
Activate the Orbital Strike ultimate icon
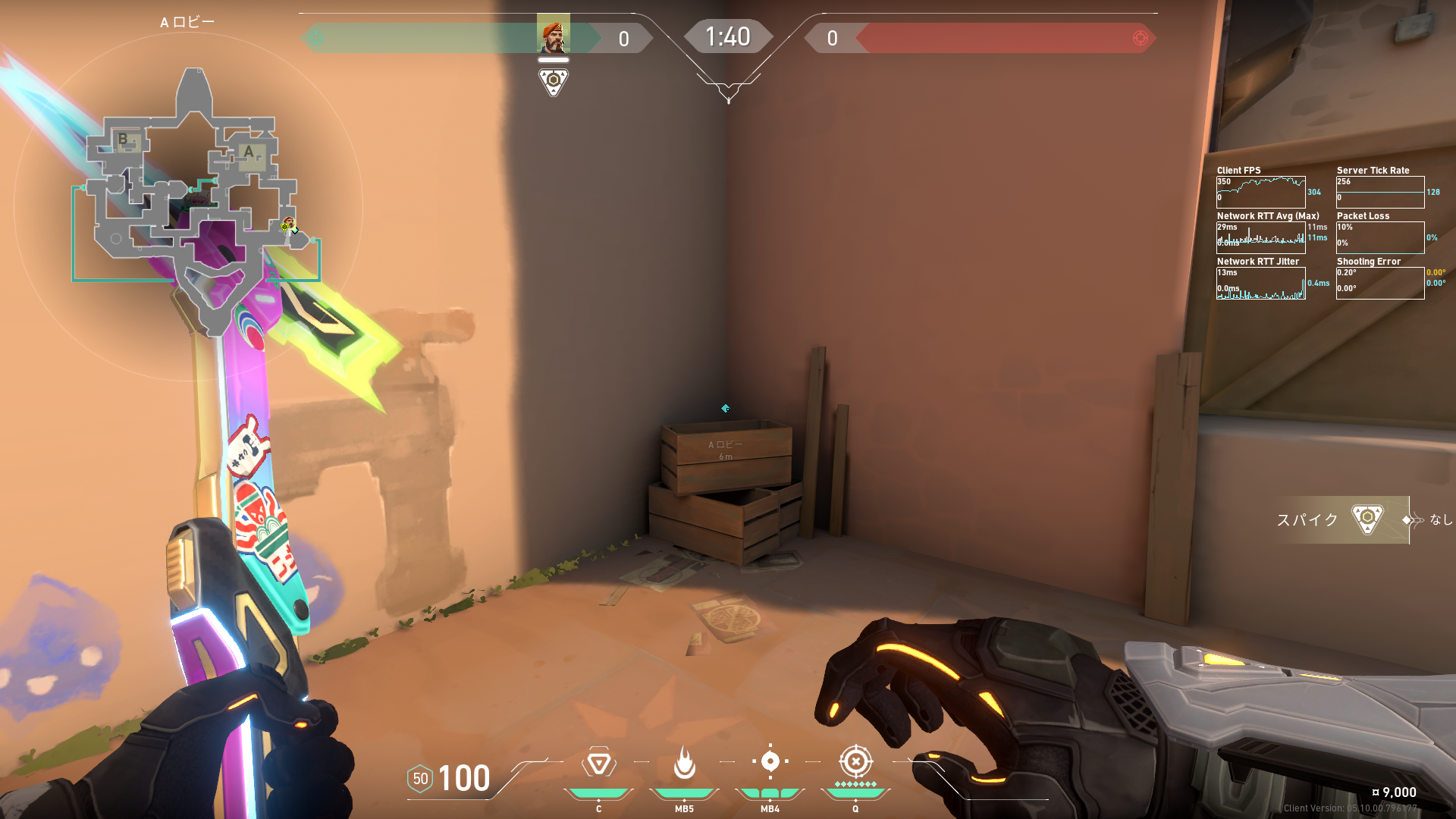[855, 761]
